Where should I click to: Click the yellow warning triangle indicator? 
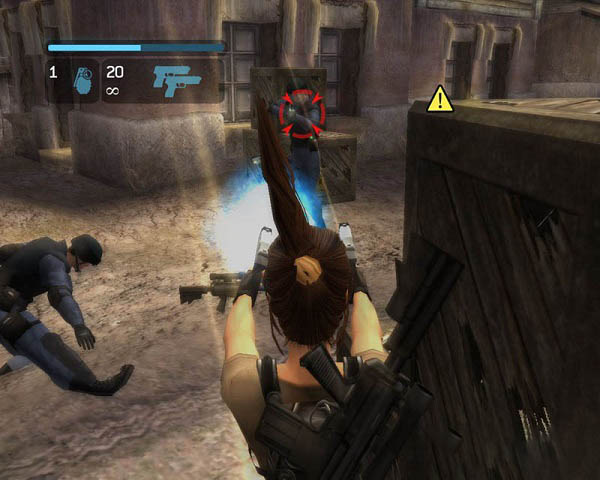(440, 99)
